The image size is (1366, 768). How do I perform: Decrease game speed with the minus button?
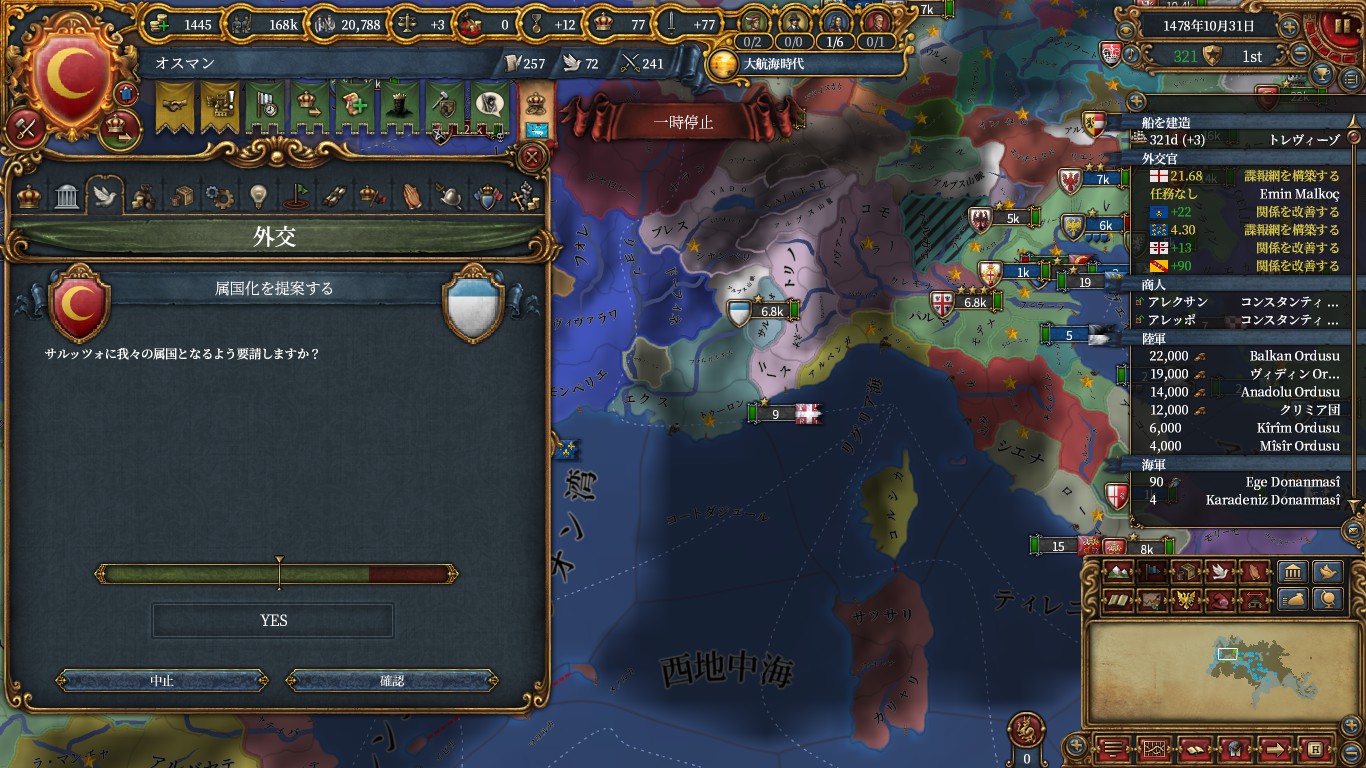(x=1301, y=55)
